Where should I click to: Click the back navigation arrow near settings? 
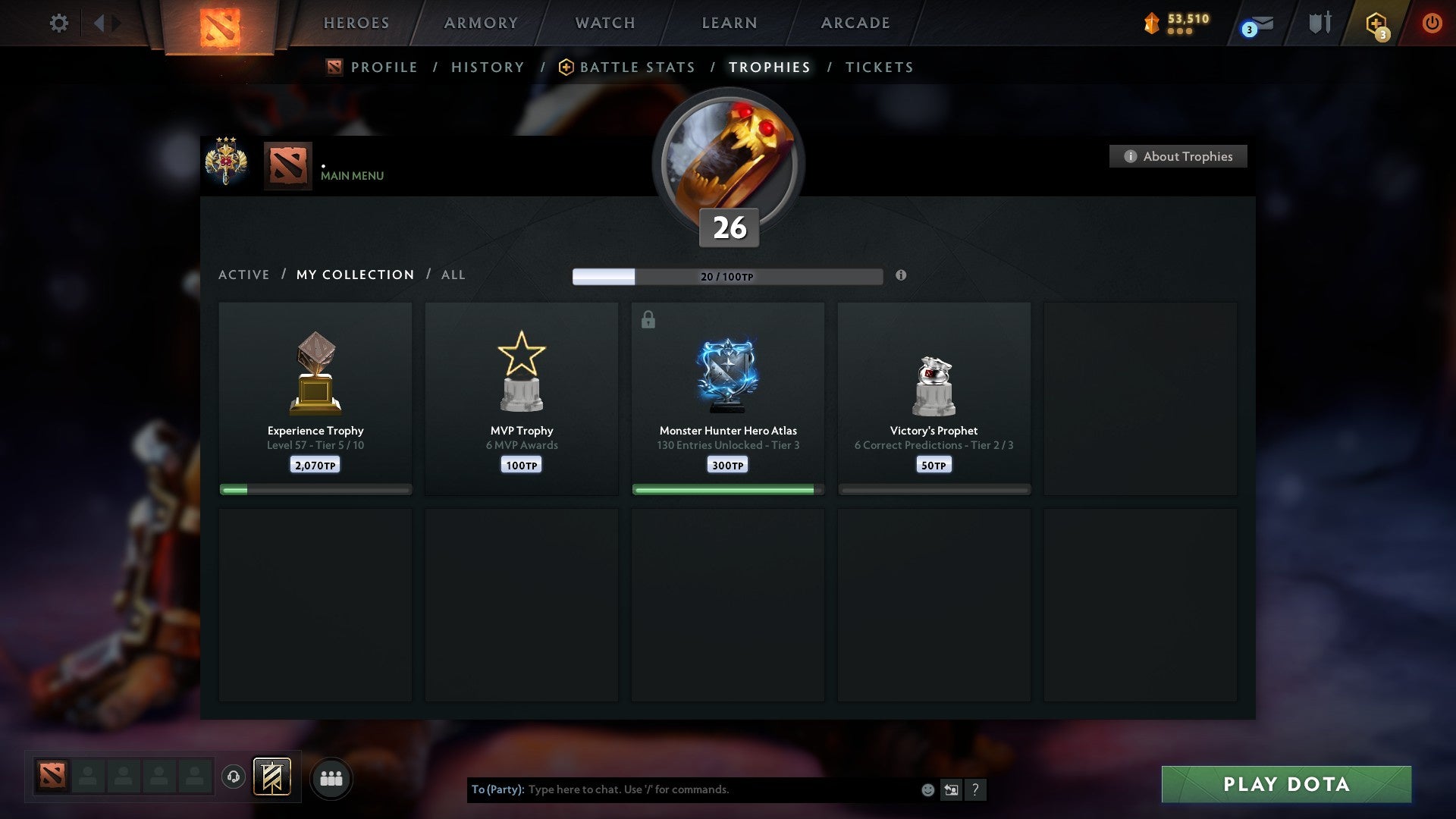(x=99, y=23)
